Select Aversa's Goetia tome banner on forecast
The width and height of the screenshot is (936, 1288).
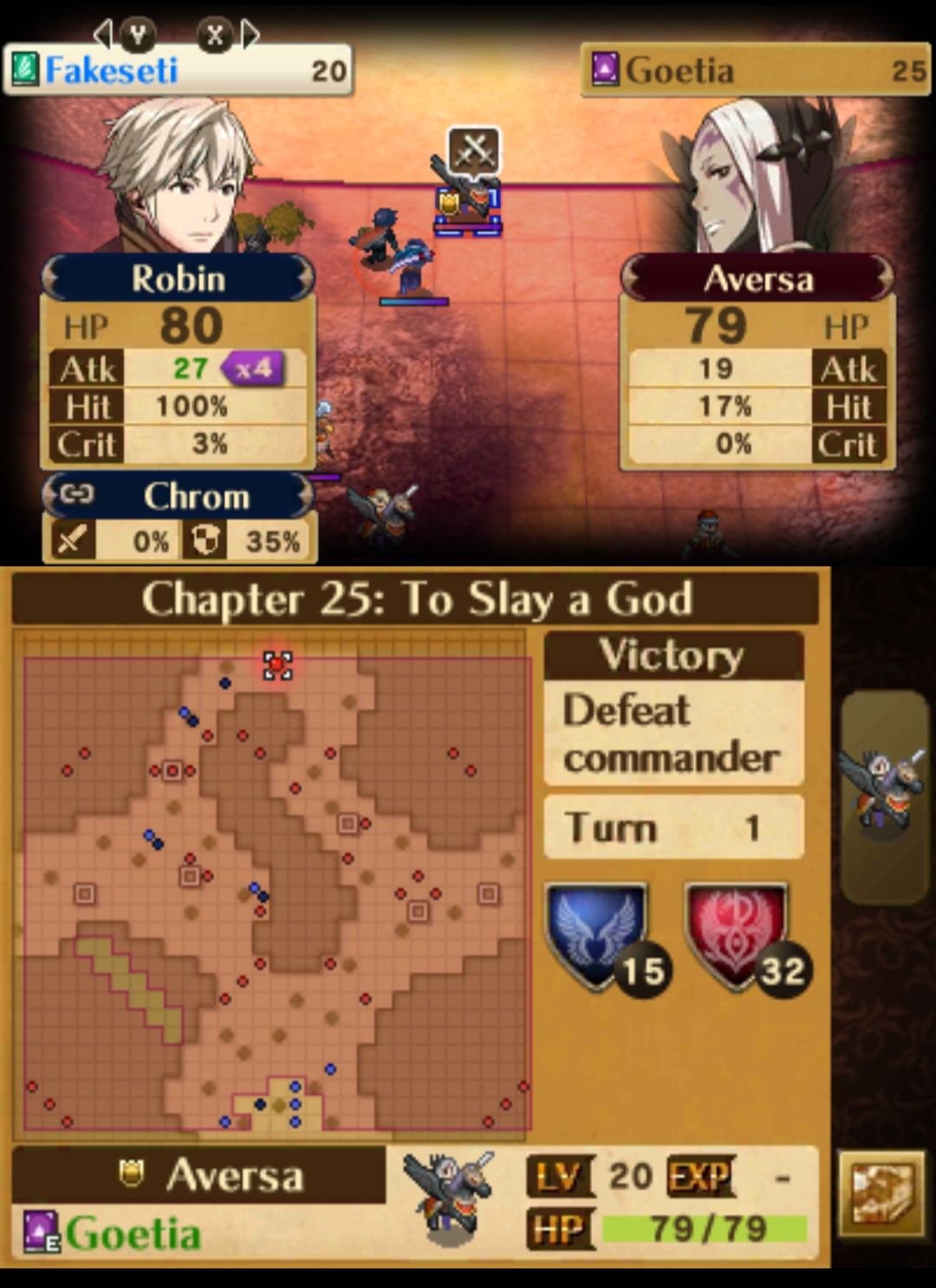(x=755, y=70)
